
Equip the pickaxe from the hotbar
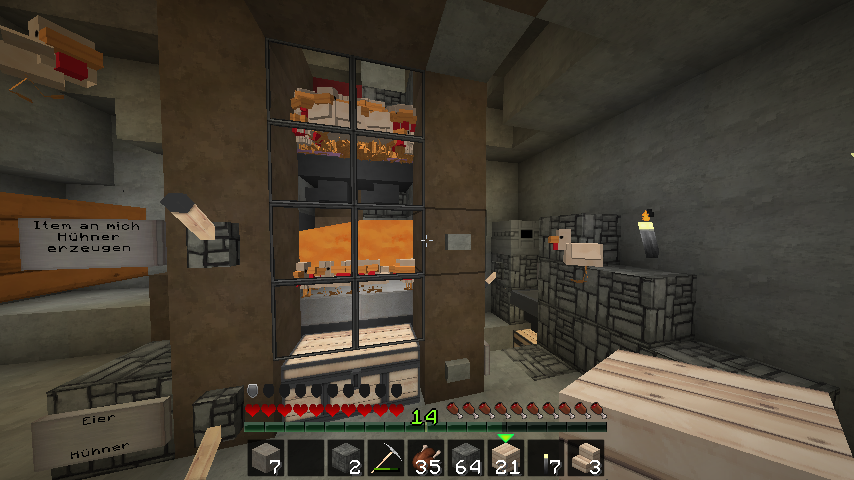click(385, 458)
